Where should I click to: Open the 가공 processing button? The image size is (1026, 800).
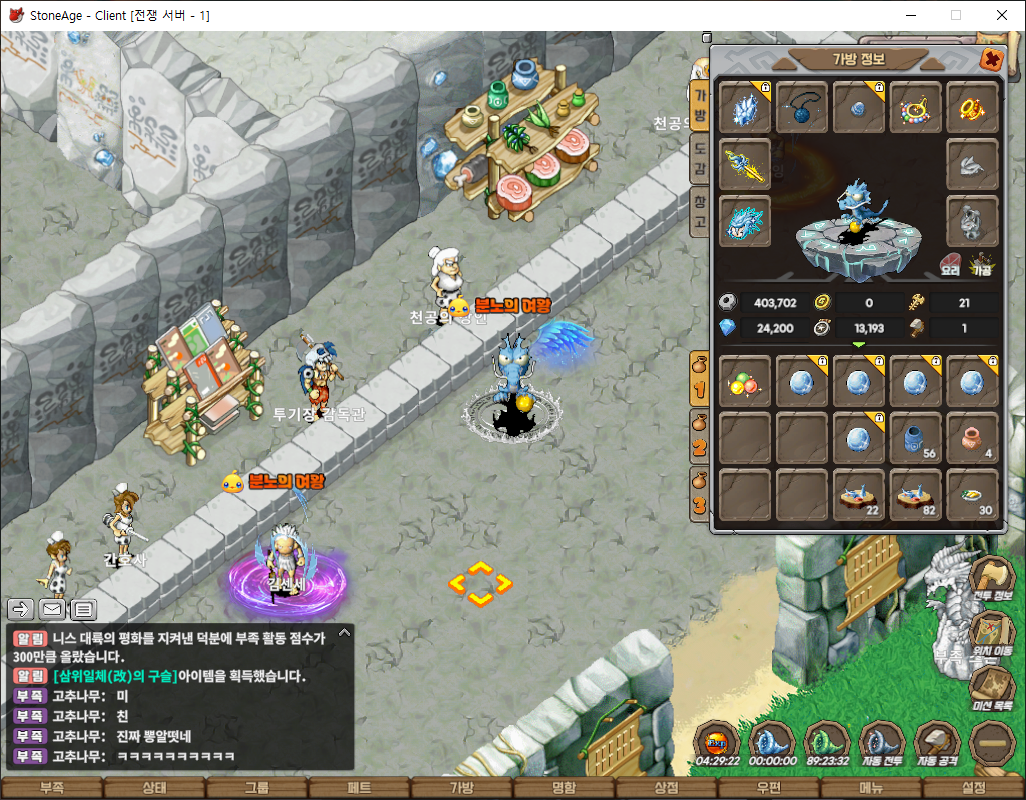click(982, 264)
